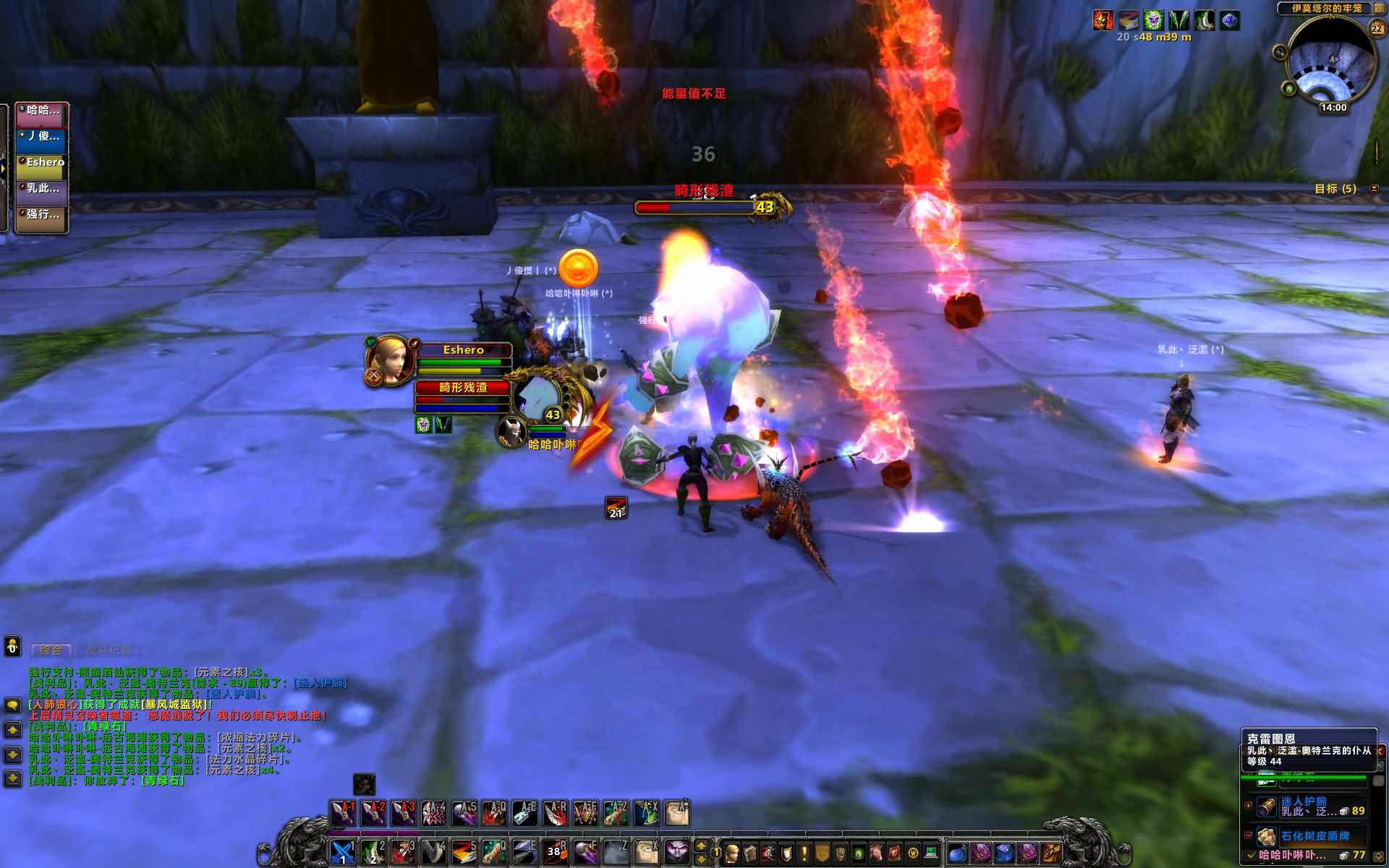The height and width of the screenshot is (868, 1389).
Task: Click the minimap tracking magnifier button
Action: [x=1280, y=52]
